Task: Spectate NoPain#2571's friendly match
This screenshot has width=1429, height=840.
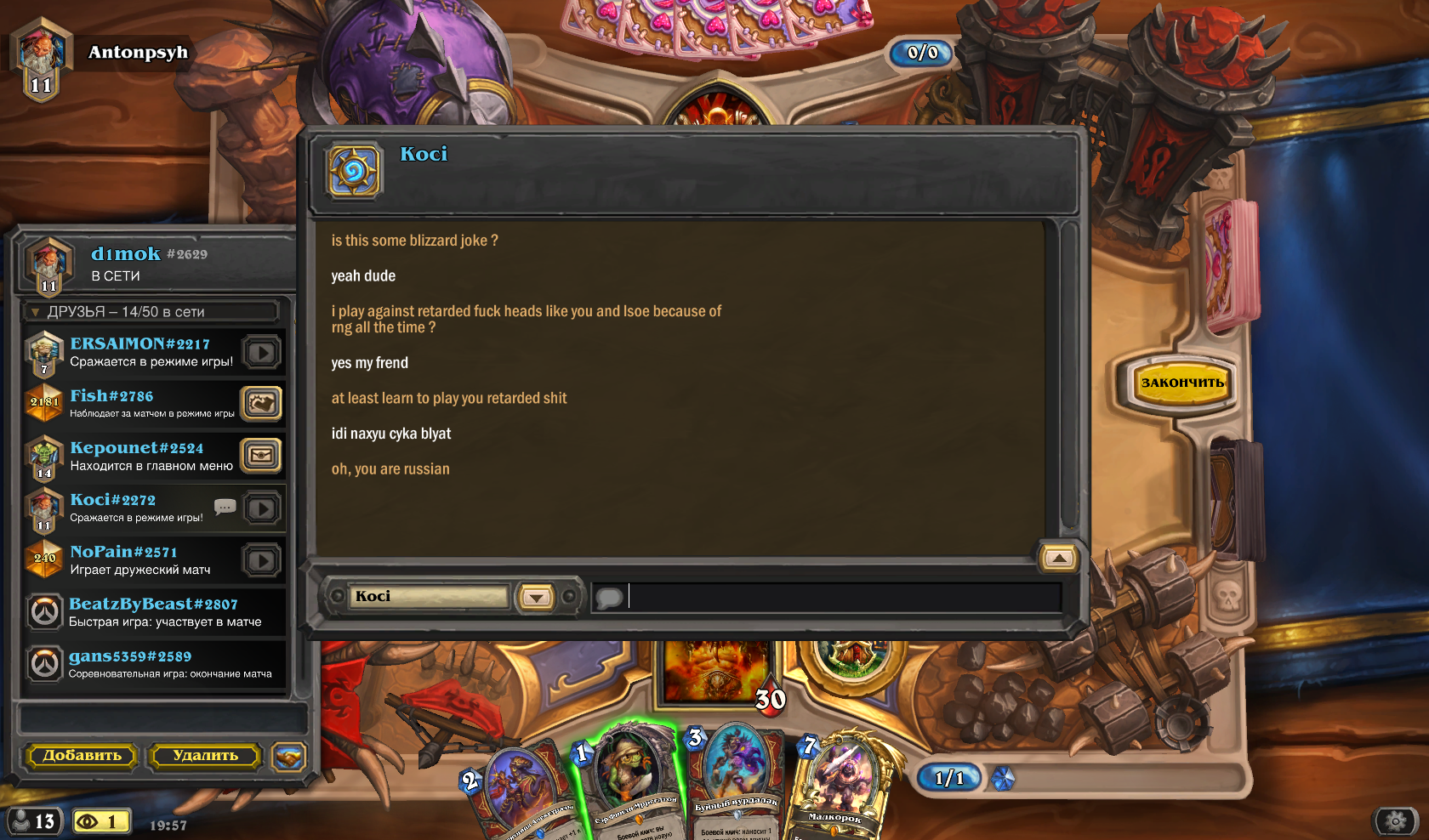Action: click(262, 560)
